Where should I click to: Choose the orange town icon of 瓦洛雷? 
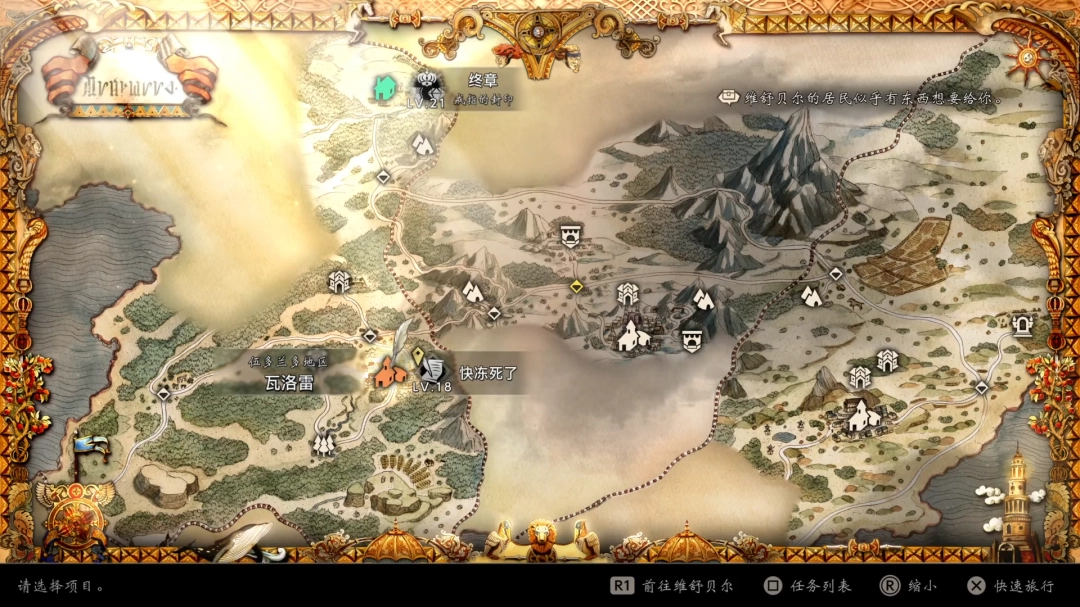point(391,373)
